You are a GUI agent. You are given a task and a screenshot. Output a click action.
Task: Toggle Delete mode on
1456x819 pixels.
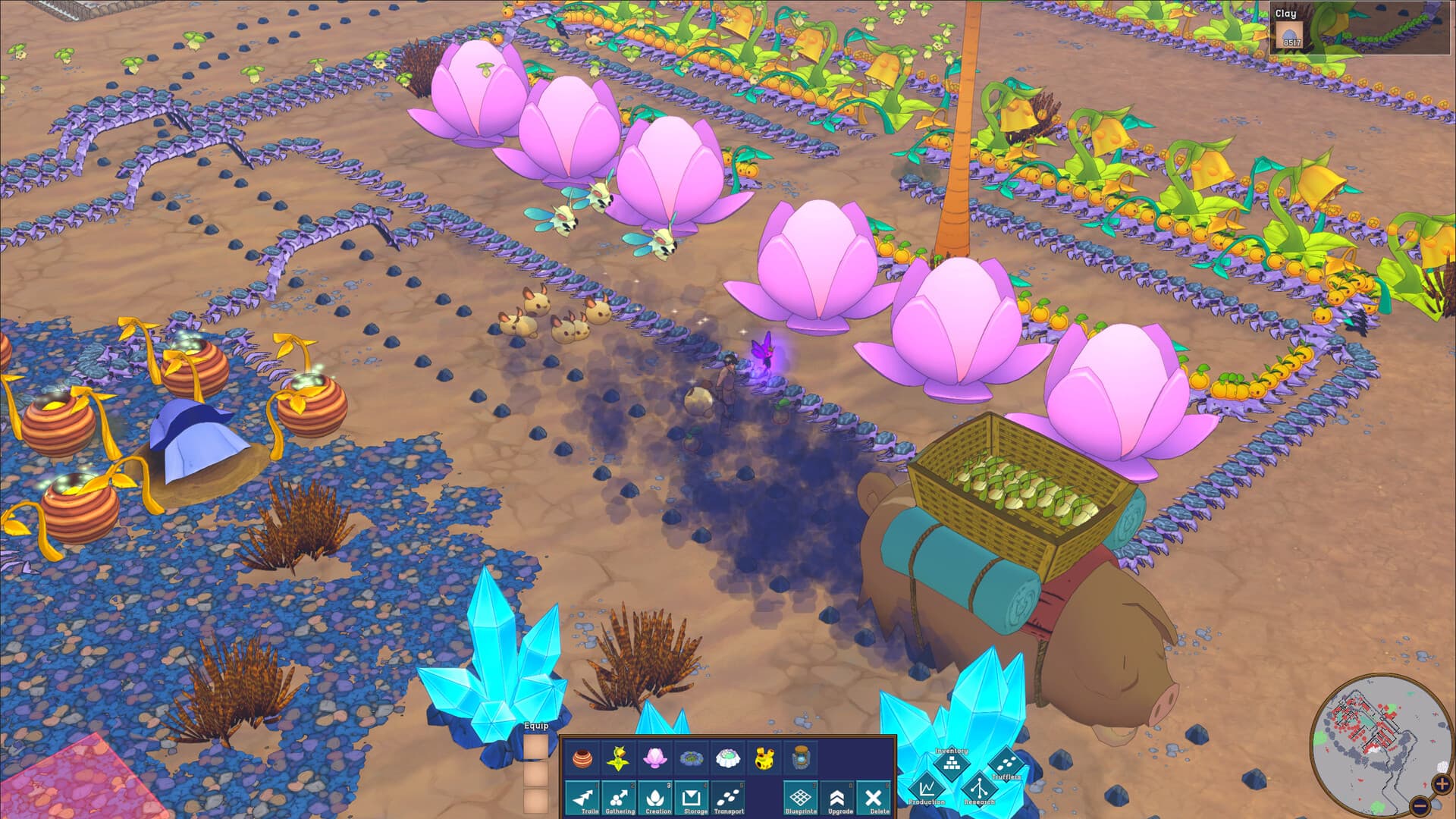[875, 799]
